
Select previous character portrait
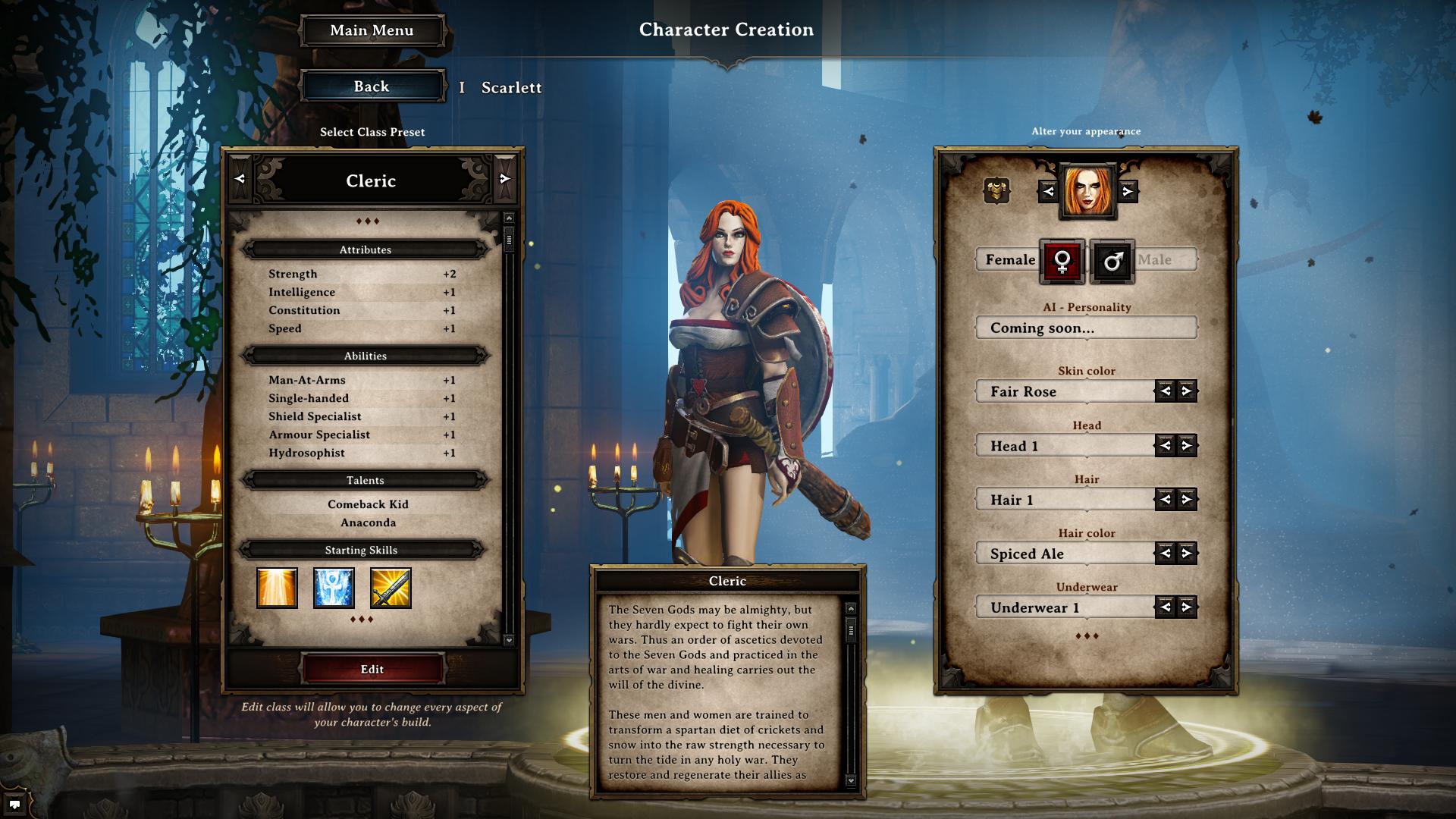click(1048, 191)
